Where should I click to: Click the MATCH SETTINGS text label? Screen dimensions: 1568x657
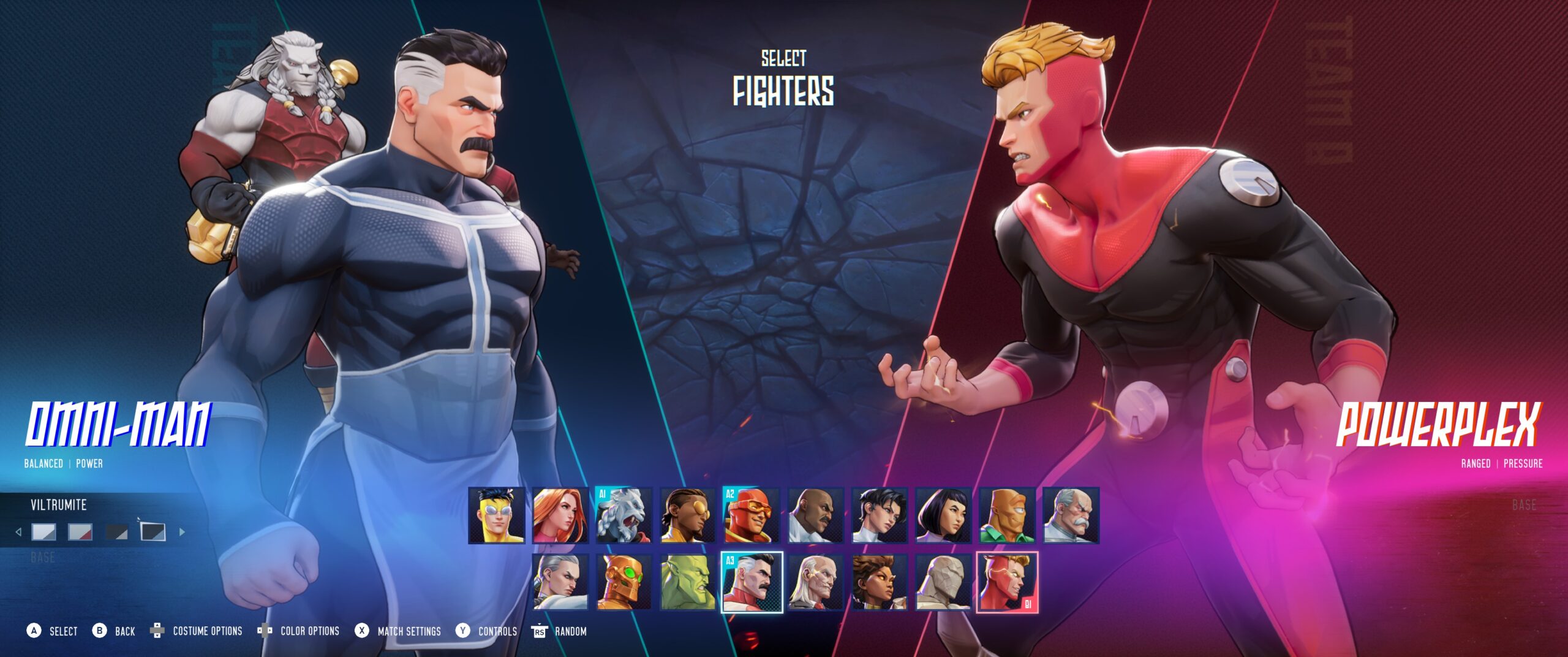pos(409,630)
